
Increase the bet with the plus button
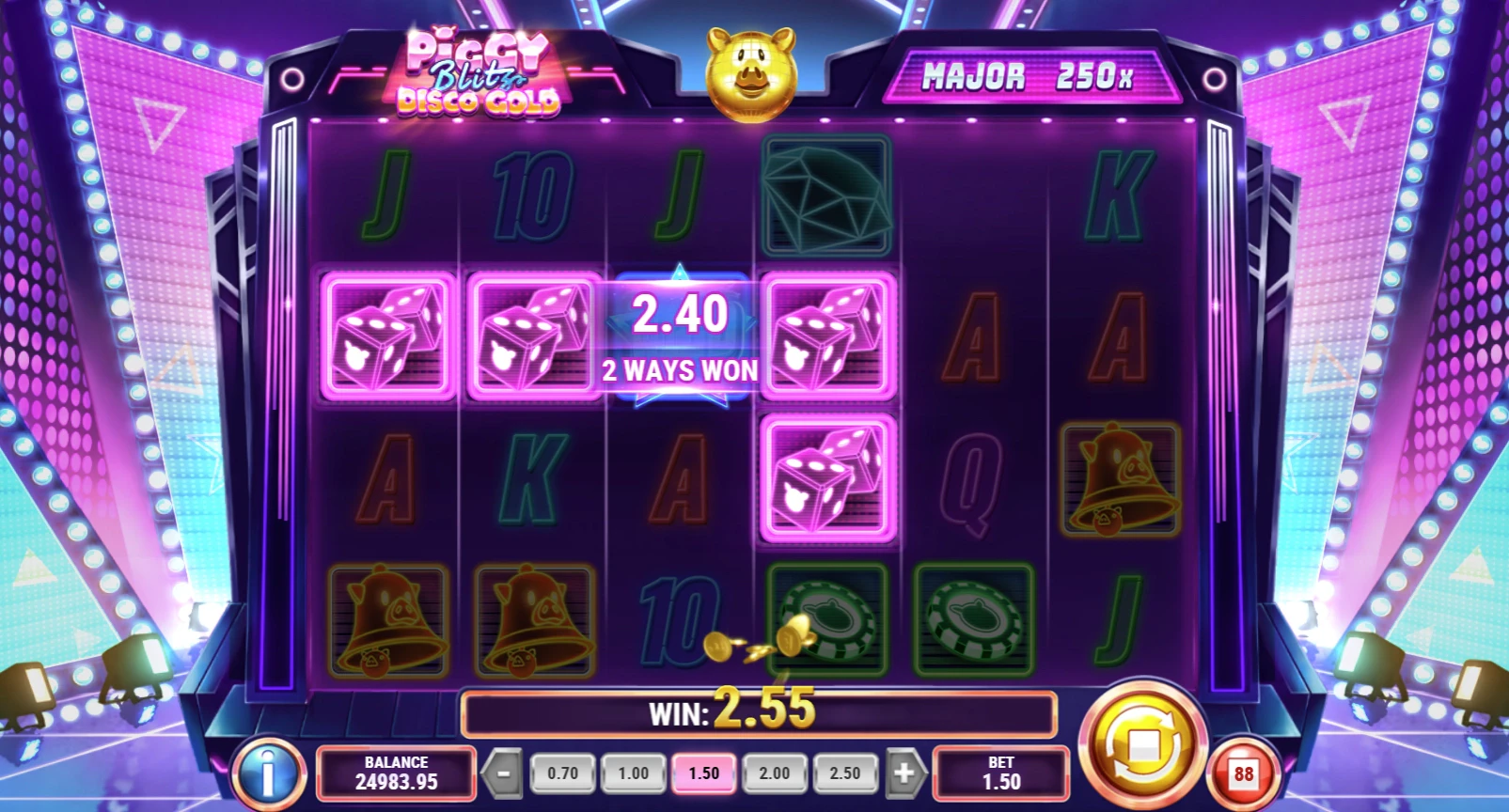coord(904,773)
